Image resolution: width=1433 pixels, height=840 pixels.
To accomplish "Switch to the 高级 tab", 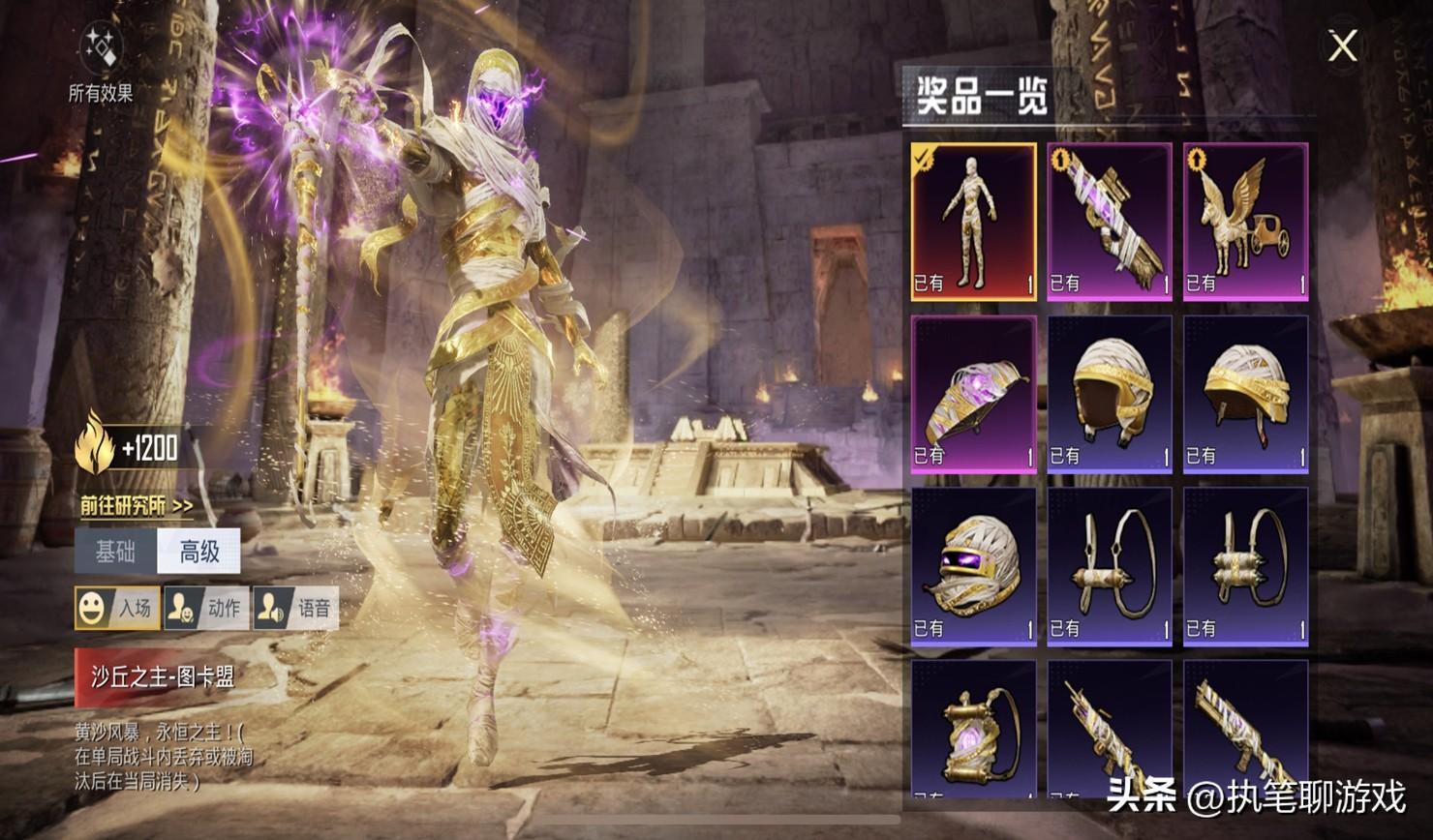I will (x=199, y=552).
